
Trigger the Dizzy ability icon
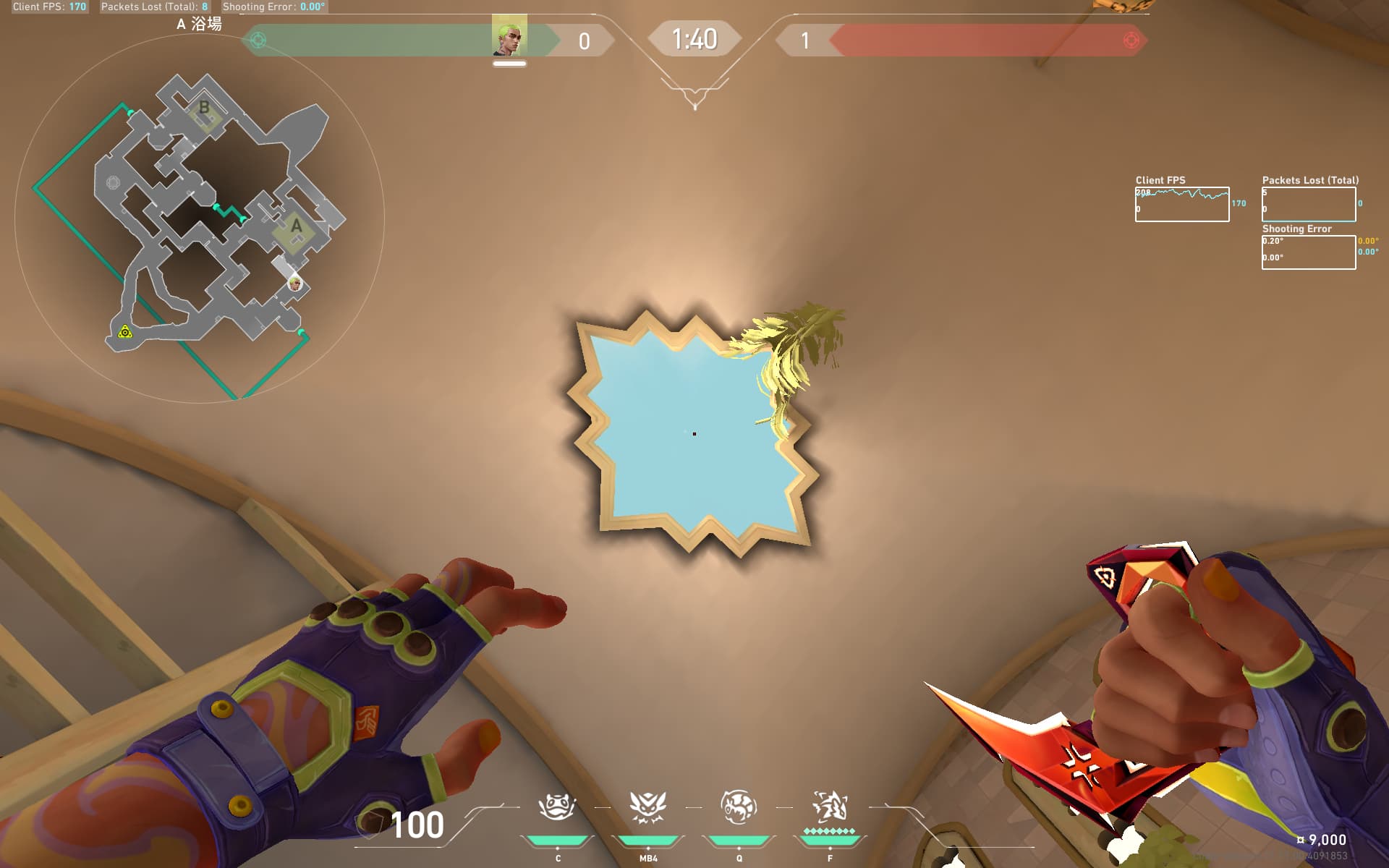(739, 807)
